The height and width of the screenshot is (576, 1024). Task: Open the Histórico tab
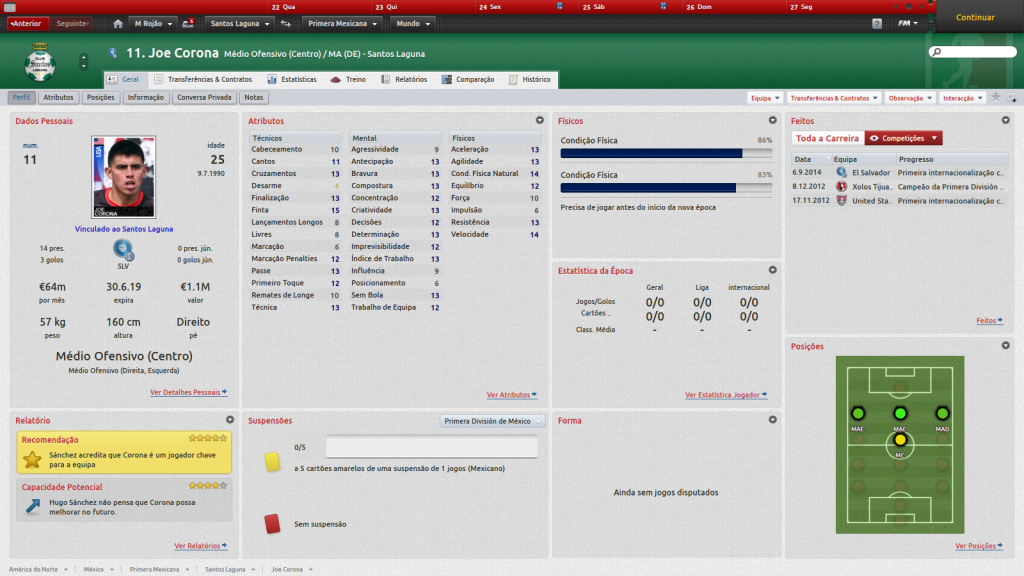click(x=530, y=79)
